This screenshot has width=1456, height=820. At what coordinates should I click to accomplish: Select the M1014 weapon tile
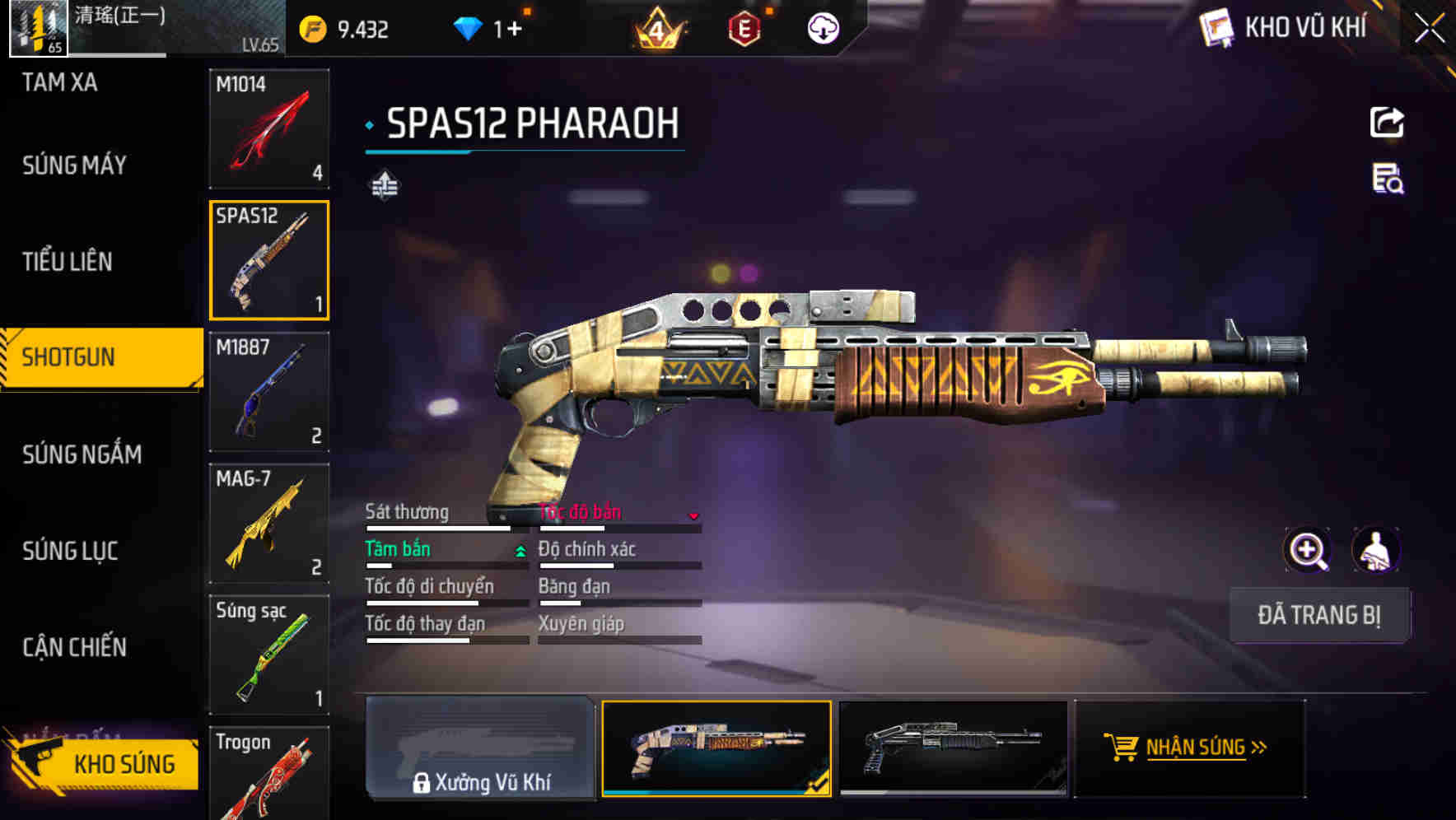click(269, 128)
